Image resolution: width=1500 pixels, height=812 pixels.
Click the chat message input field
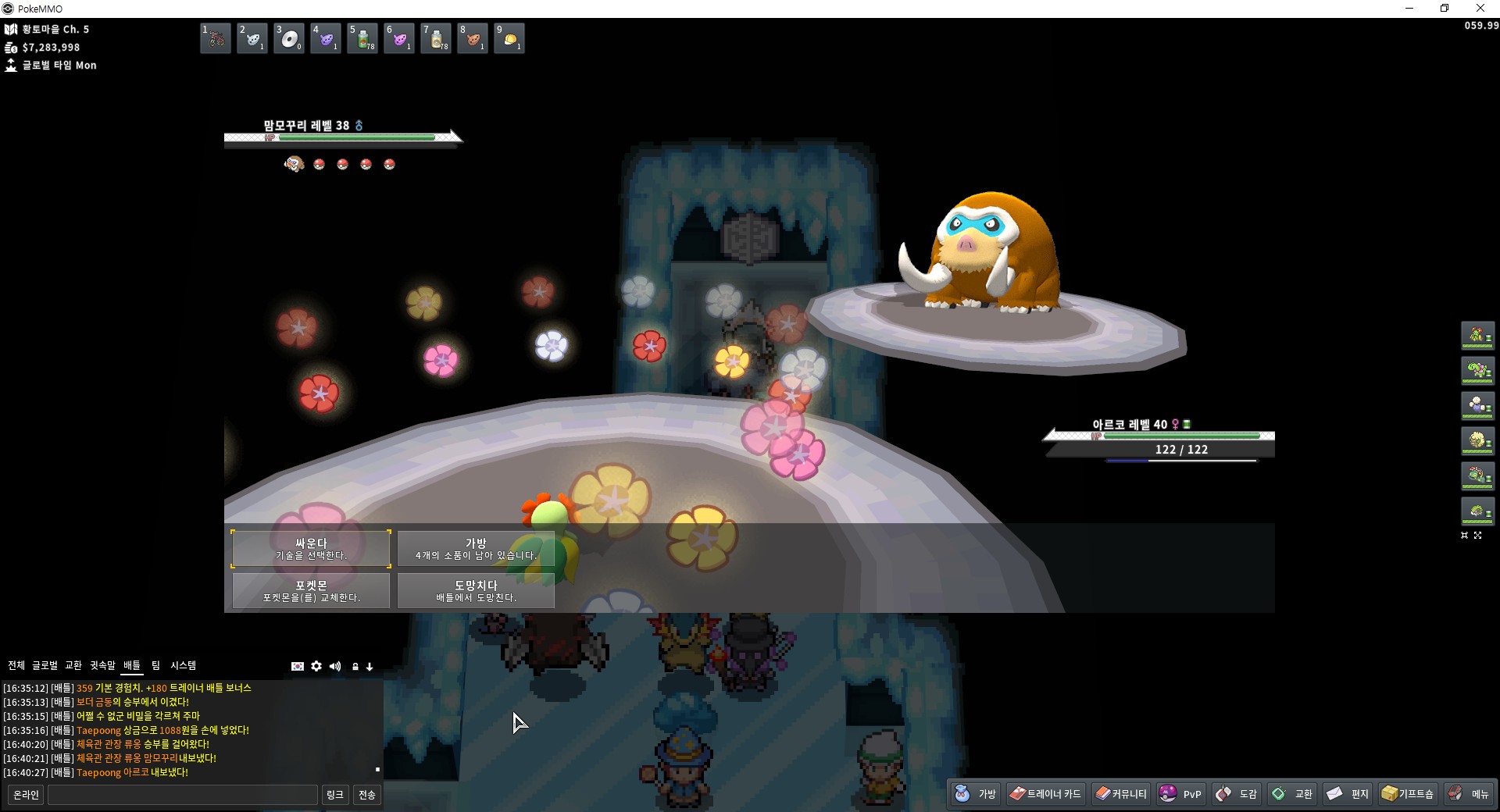click(182, 795)
